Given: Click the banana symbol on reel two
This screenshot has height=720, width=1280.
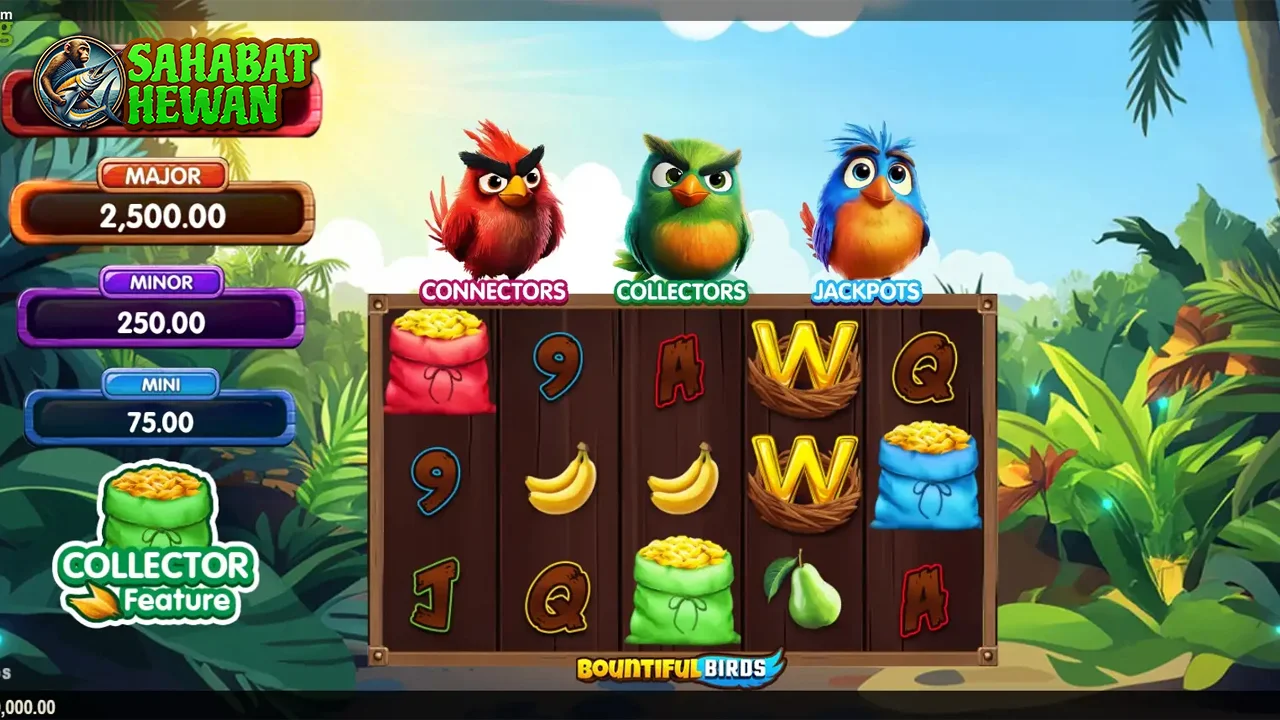Looking at the screenshot, I should tap(560, 482).
